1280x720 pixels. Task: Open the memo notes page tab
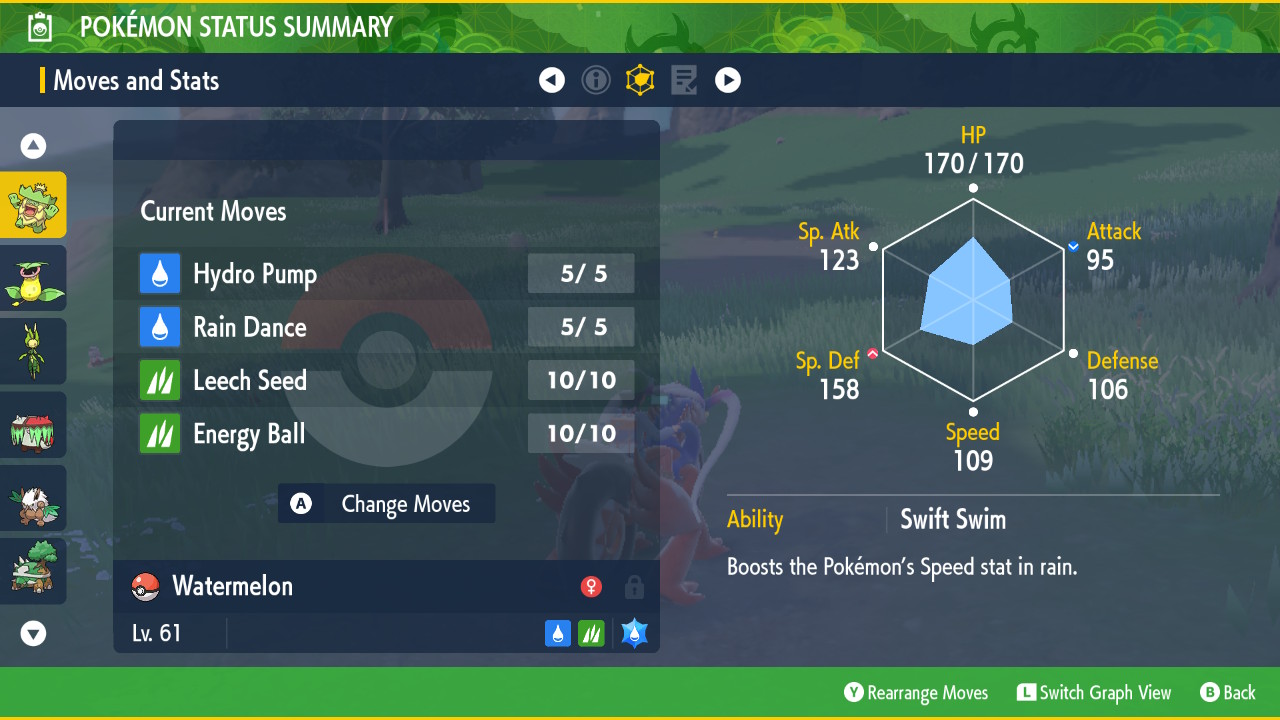684,80
